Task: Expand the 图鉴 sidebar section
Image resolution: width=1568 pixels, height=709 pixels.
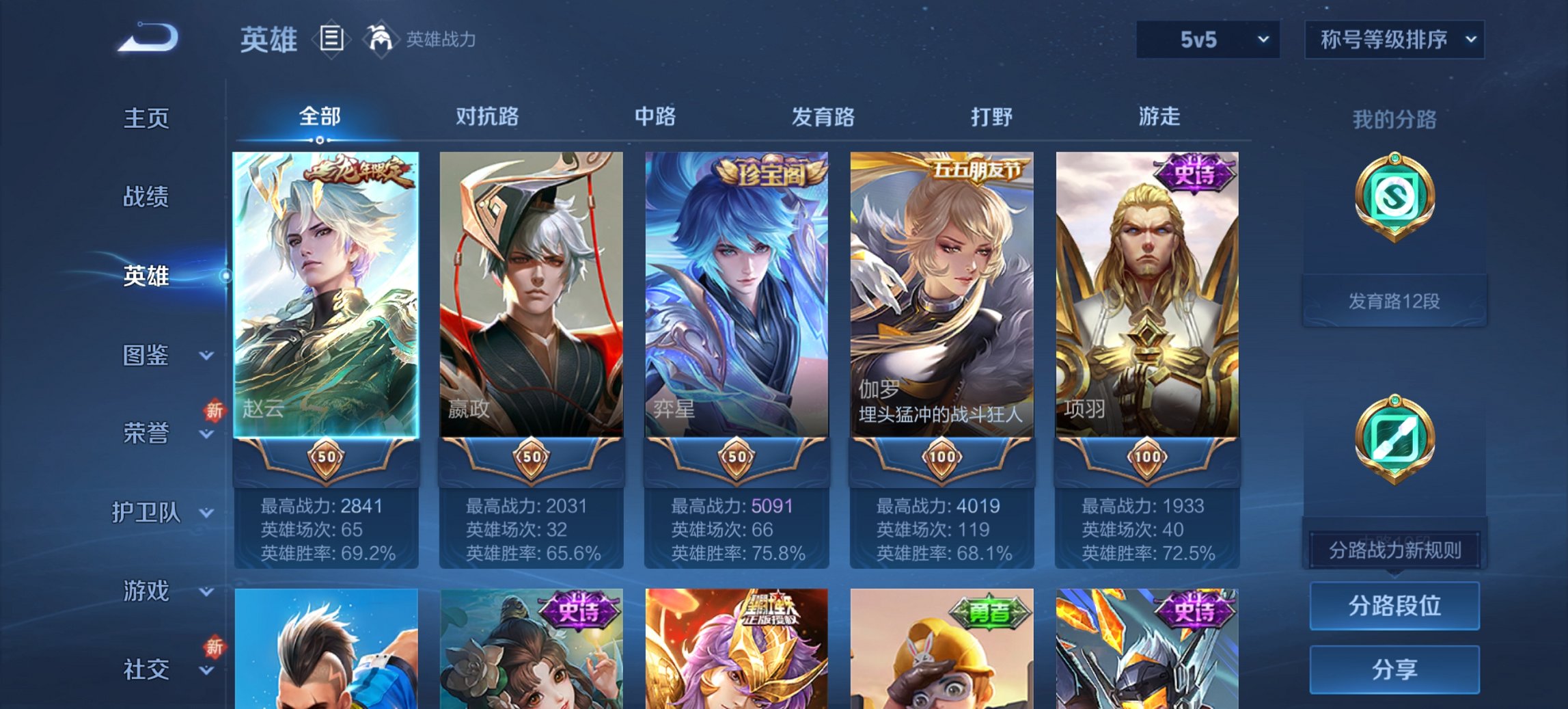Action: (146, 356)
